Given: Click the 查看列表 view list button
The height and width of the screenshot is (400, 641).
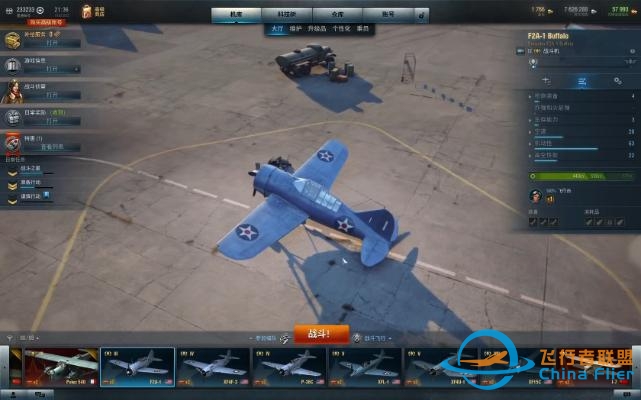Looking at the screenshot, I should tap(52, 147).
